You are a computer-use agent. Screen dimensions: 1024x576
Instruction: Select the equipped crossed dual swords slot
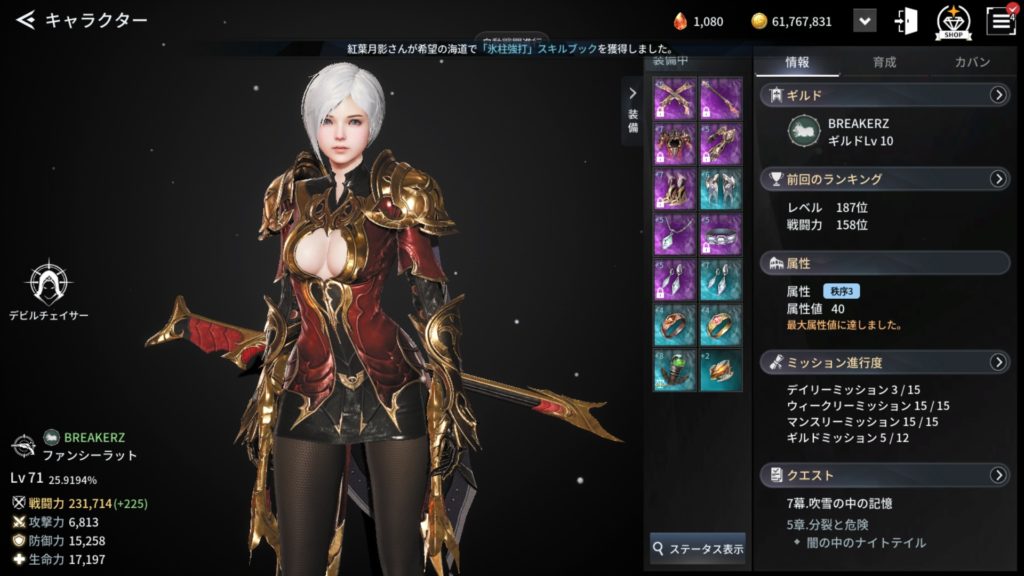click(x=673, y=99)
